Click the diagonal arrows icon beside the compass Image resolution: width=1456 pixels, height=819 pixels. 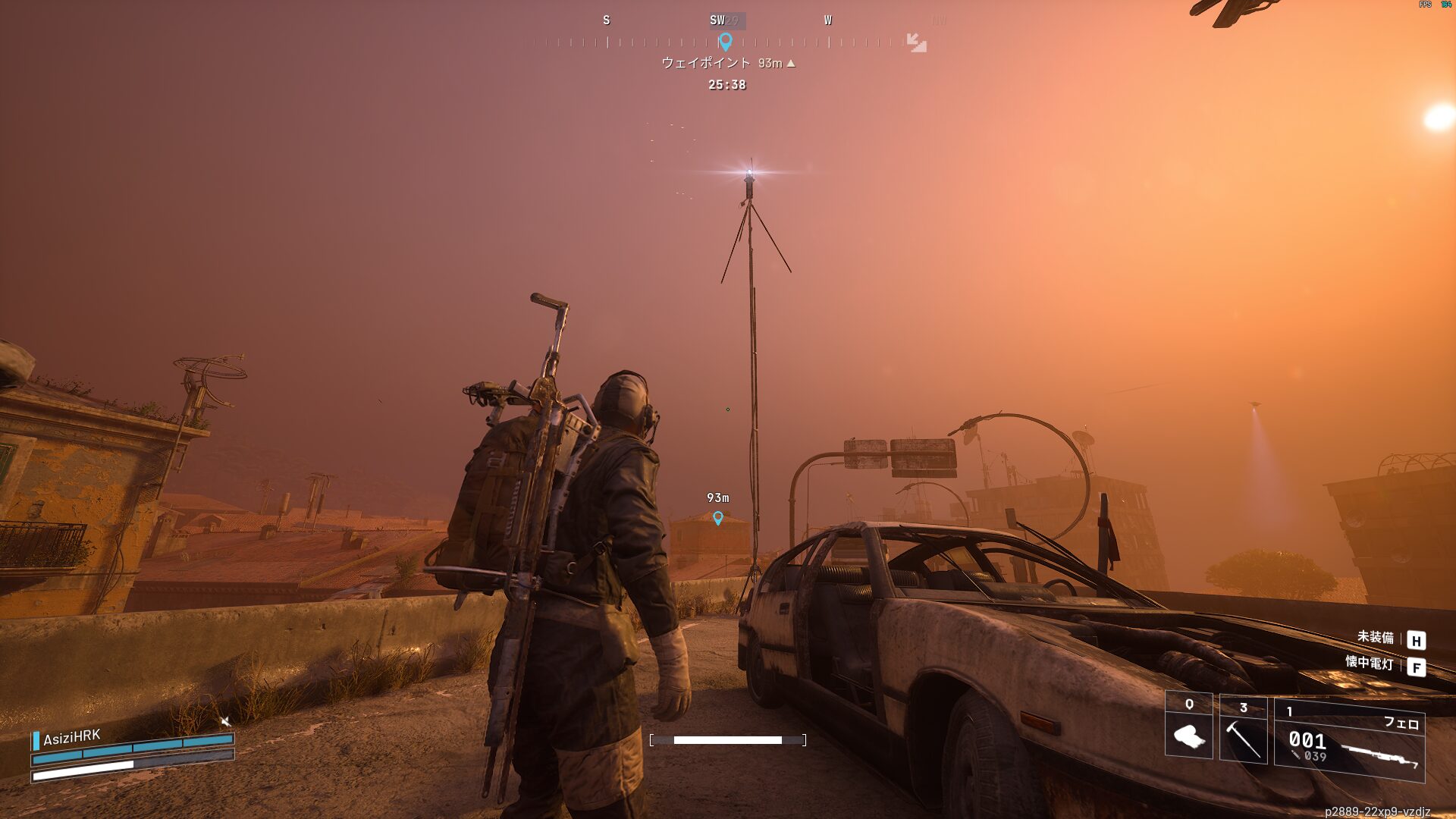[x=916, y=42]
